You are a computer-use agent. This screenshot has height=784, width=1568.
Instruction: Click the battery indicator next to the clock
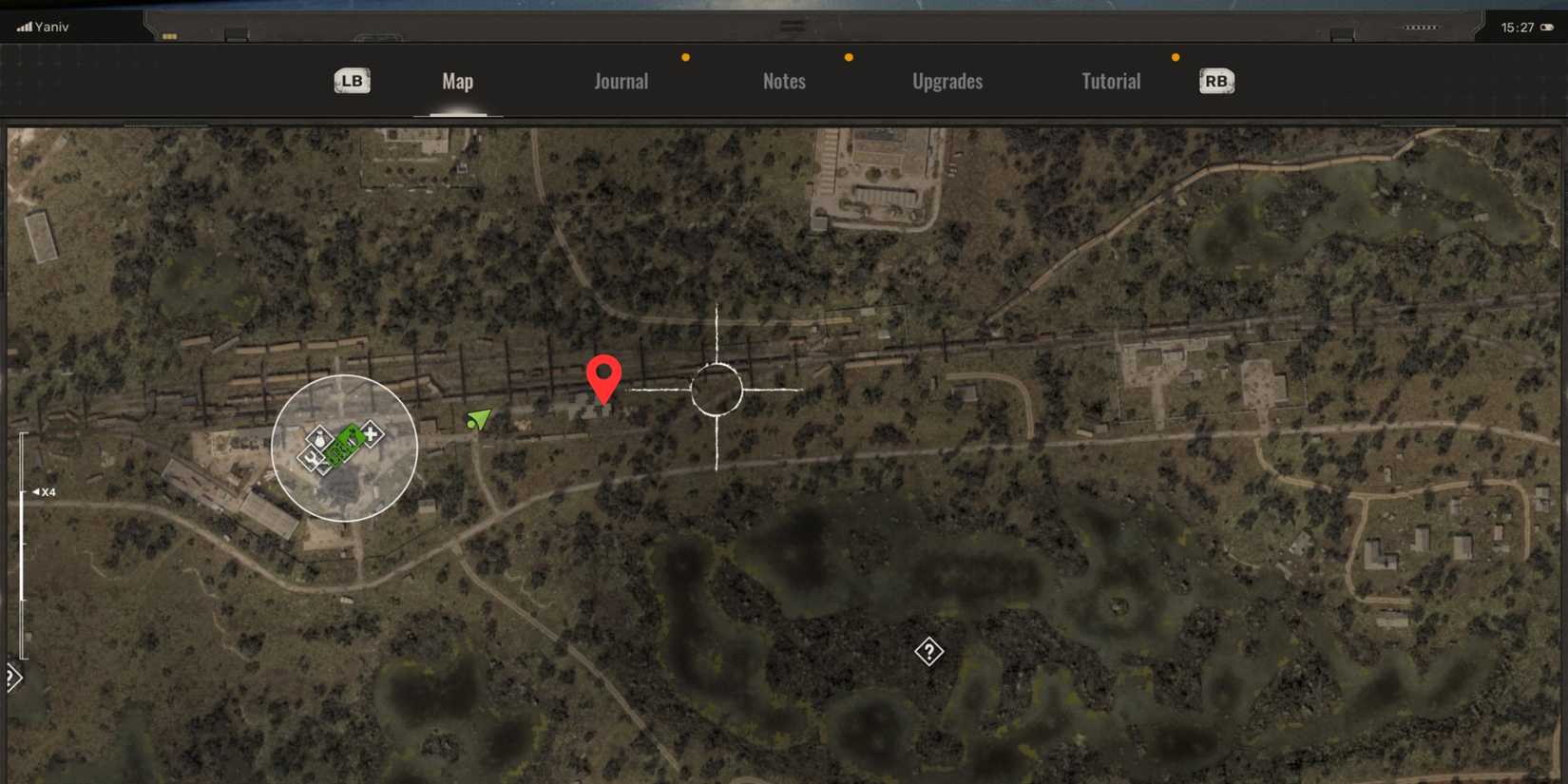pyautogui.click(x=1544, y=27)
